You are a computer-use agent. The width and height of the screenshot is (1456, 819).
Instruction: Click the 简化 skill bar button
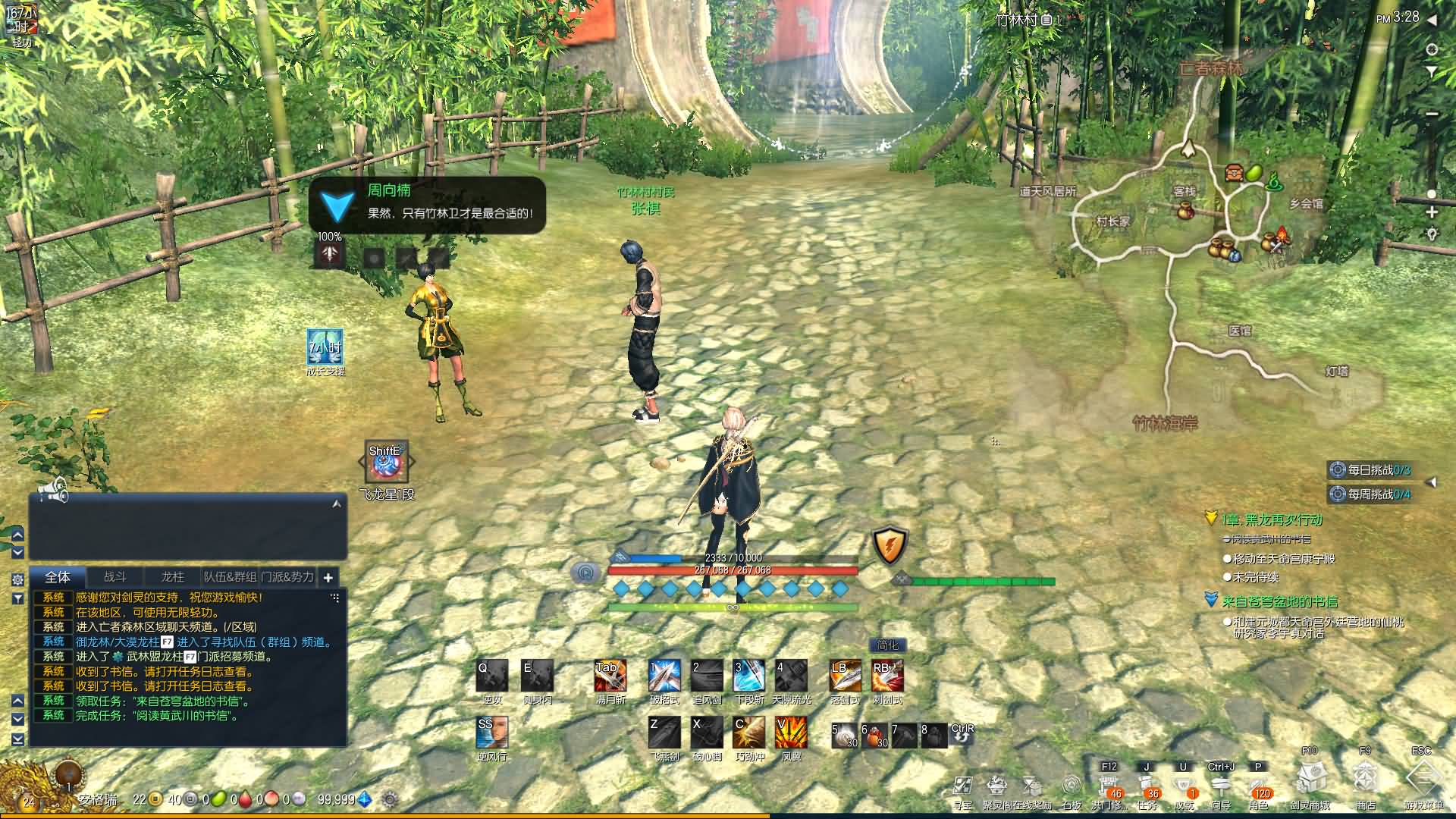pyautogui.click(x=887, y=645)
